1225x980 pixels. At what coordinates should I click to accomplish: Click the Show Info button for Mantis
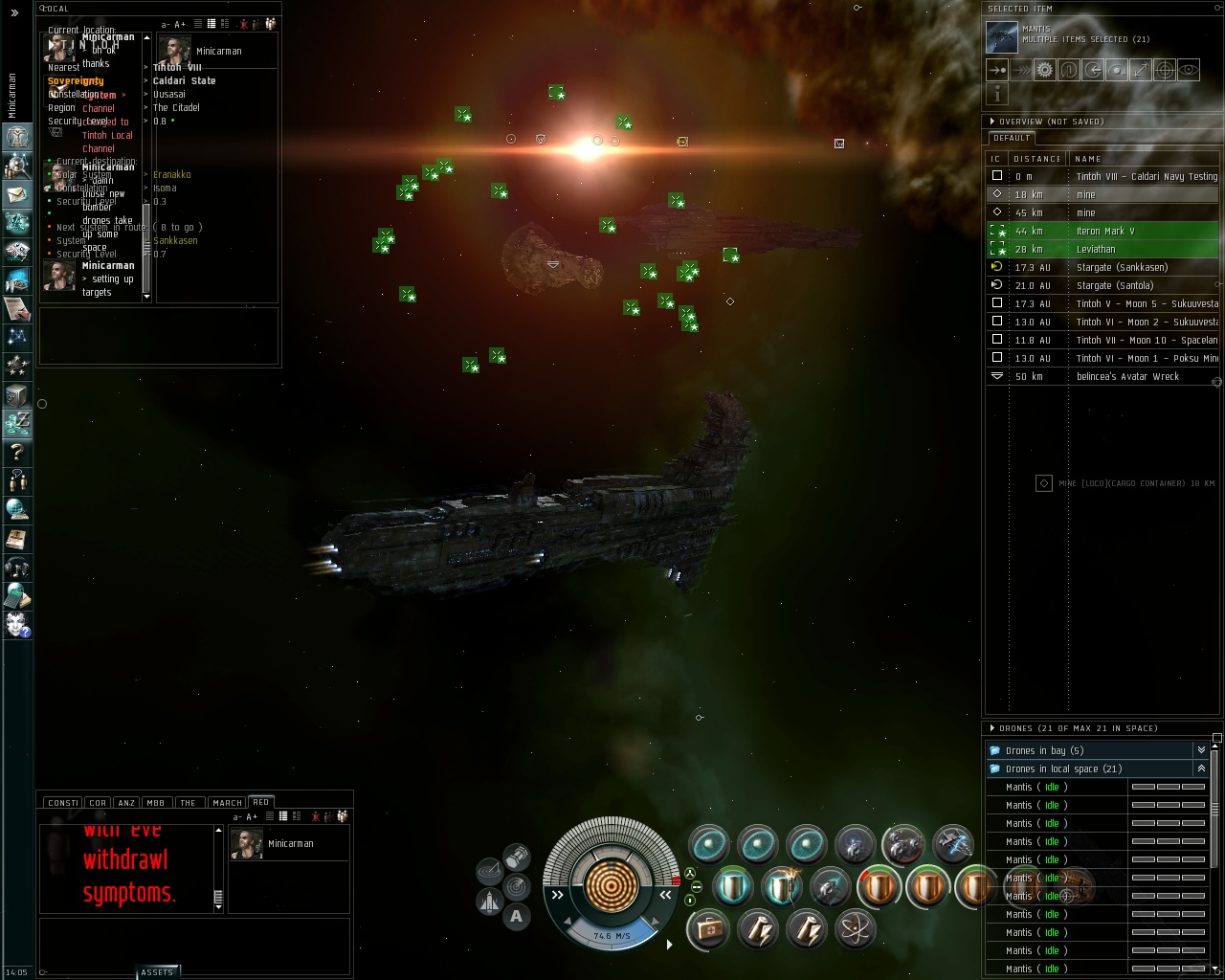[x=997, y=94]
